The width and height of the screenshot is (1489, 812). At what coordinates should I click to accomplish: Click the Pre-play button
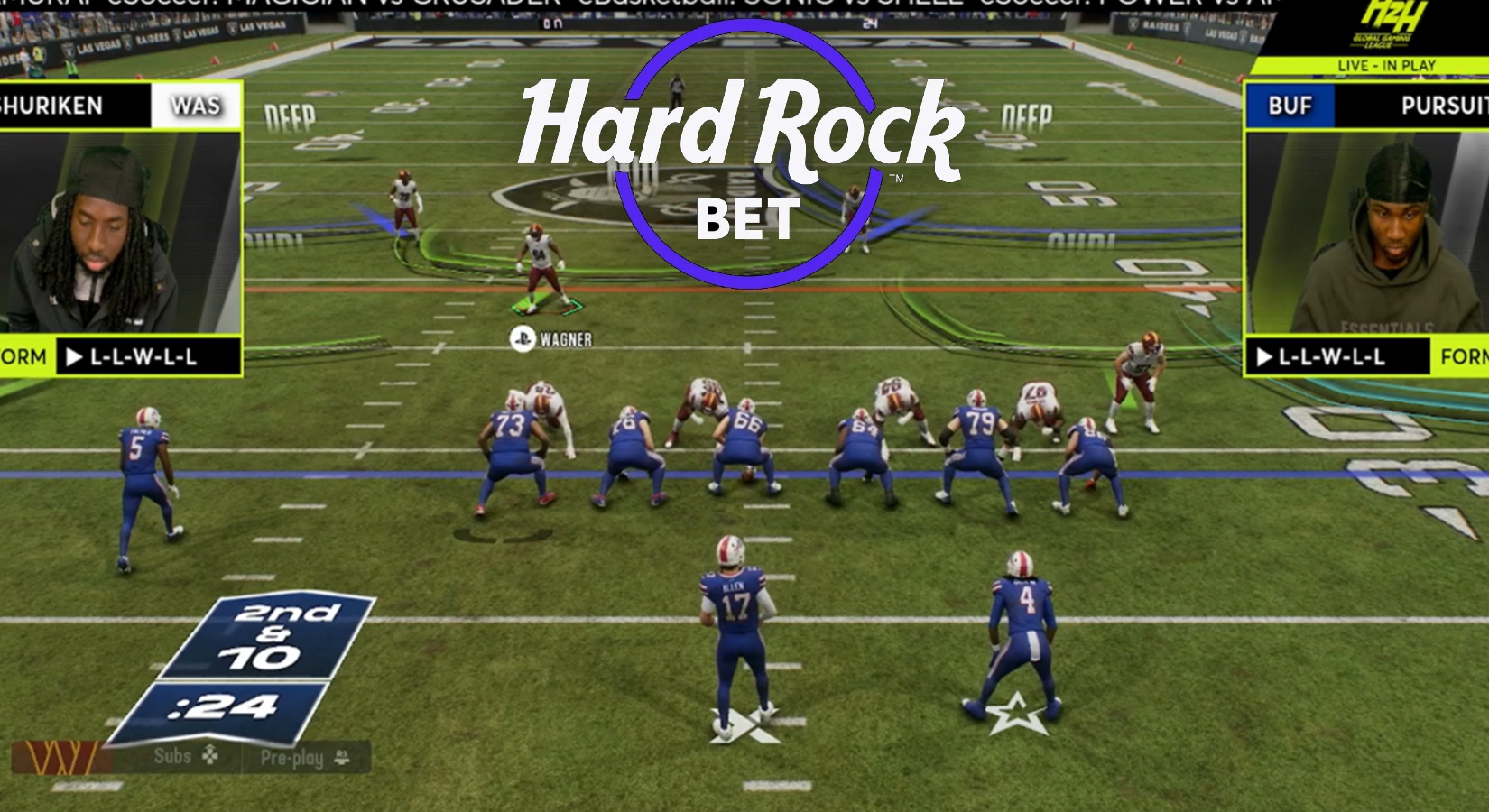click(x=291, y=758)
